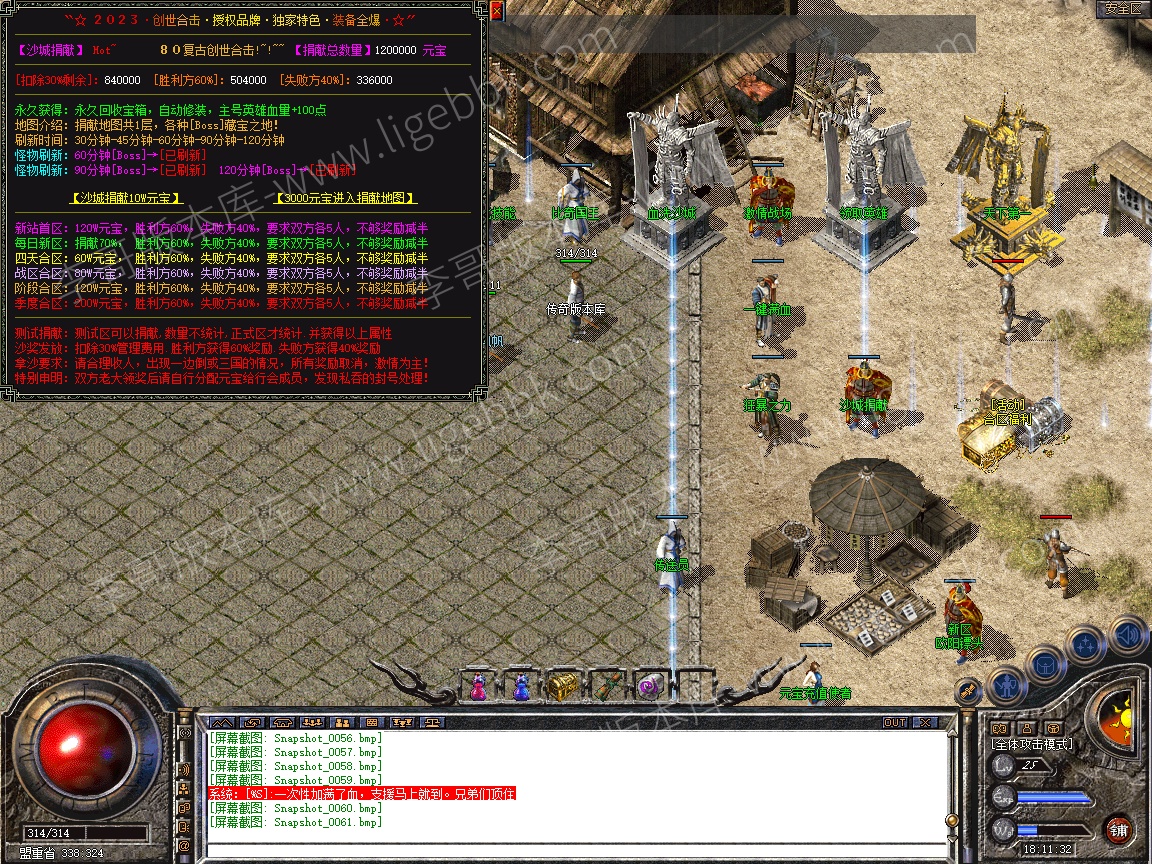Use the green scroll belt item

(x=605, y=687)
